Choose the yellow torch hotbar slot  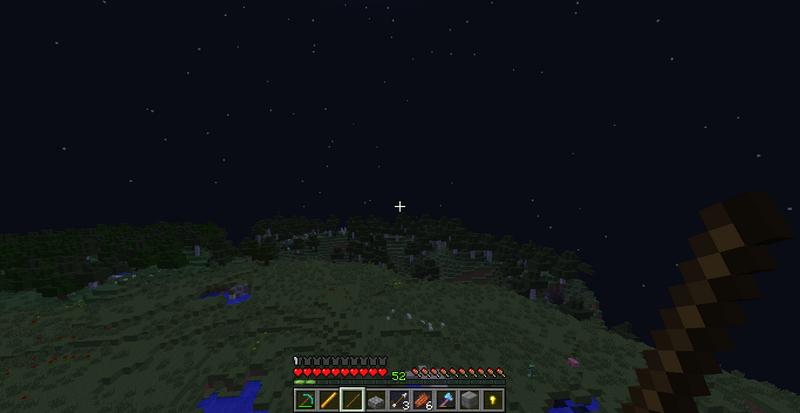(491, 400)
